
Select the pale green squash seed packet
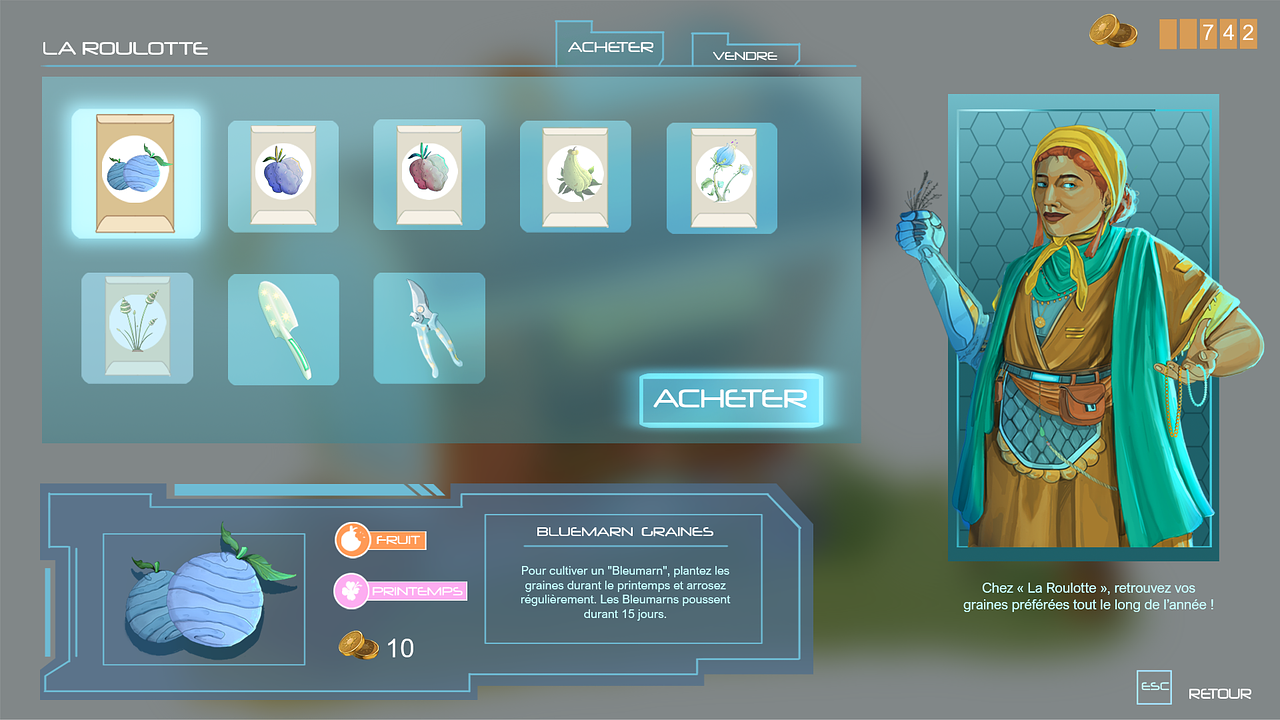pos(575,176)
